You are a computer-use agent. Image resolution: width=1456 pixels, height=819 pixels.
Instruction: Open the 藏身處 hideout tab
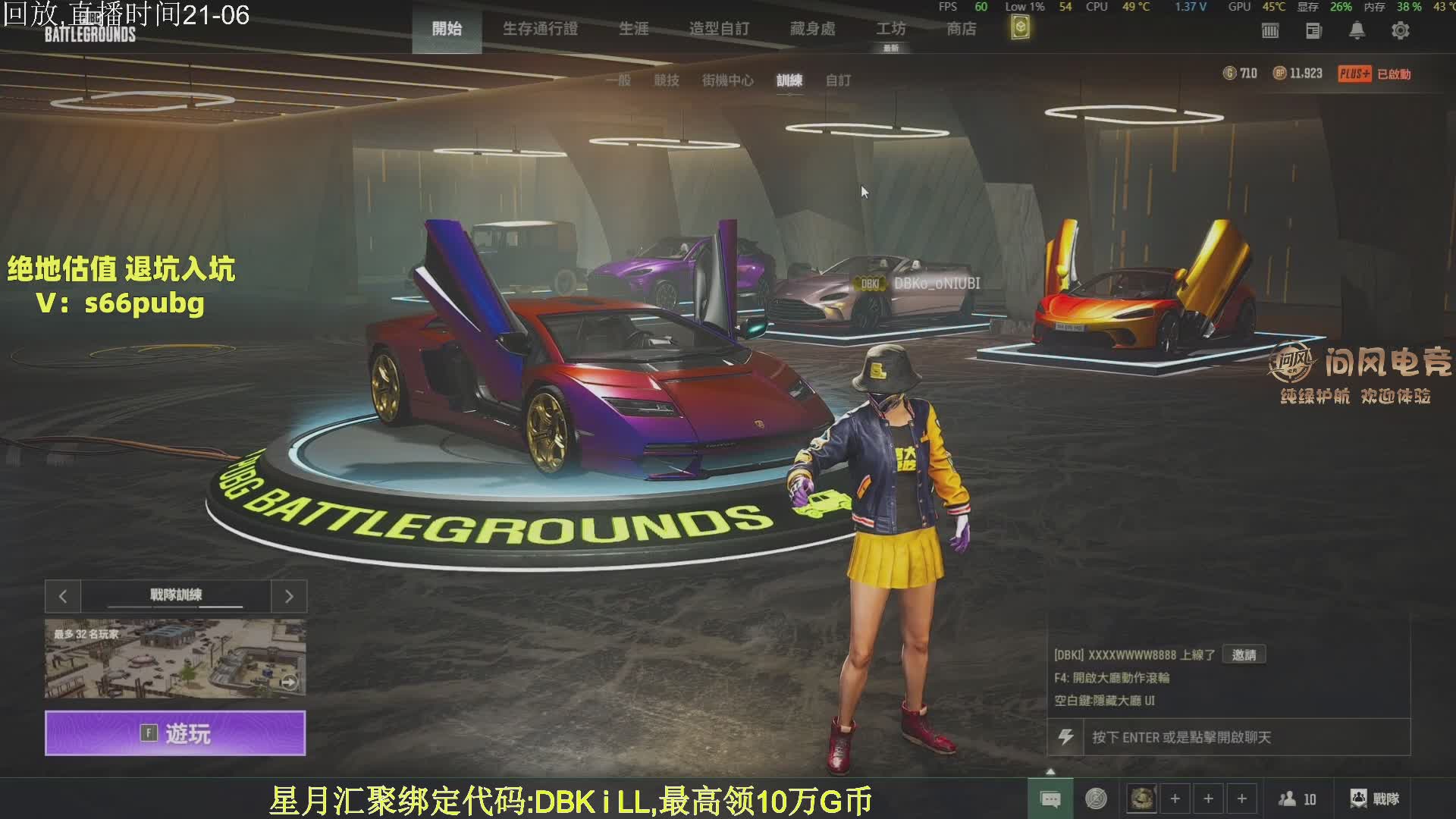[812, 29]
